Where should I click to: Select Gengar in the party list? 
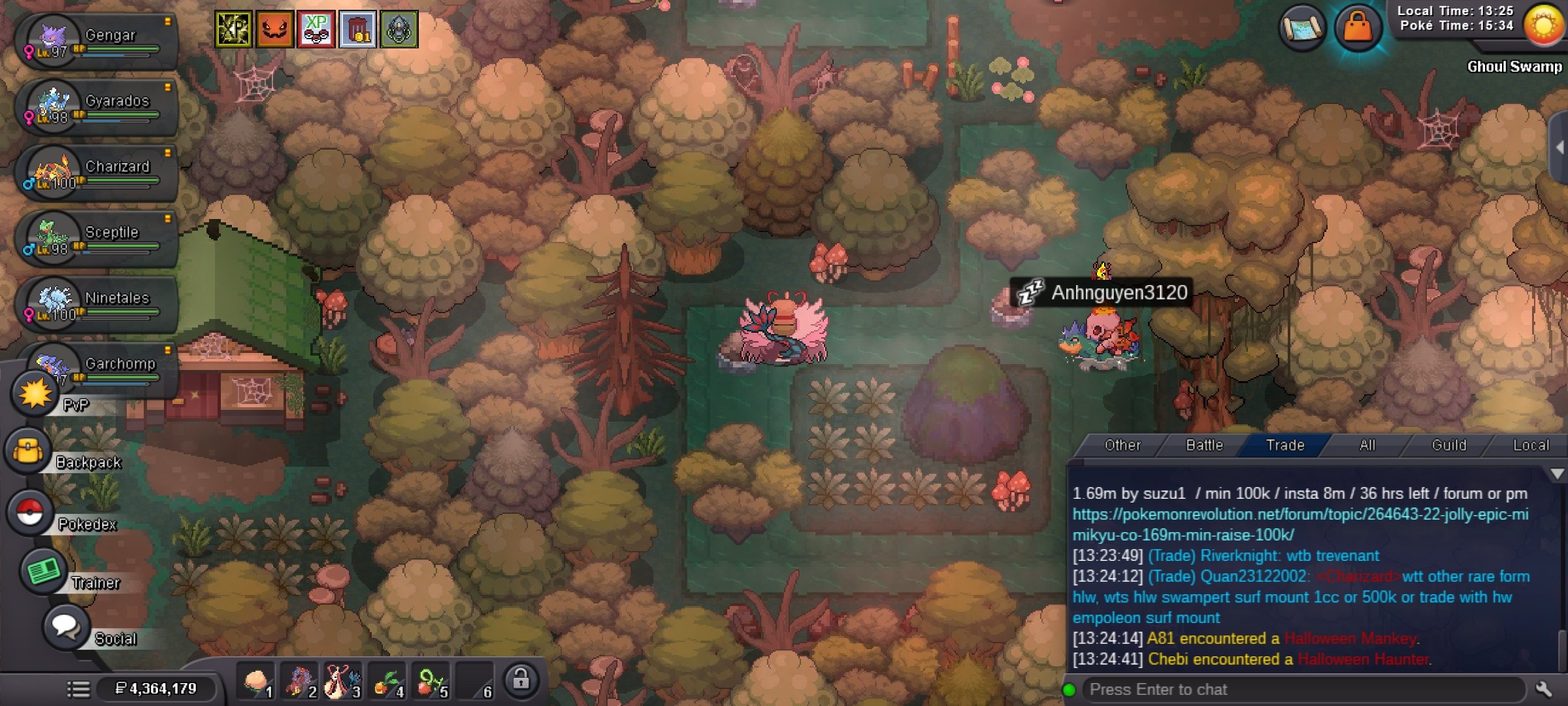click(97, 42)
